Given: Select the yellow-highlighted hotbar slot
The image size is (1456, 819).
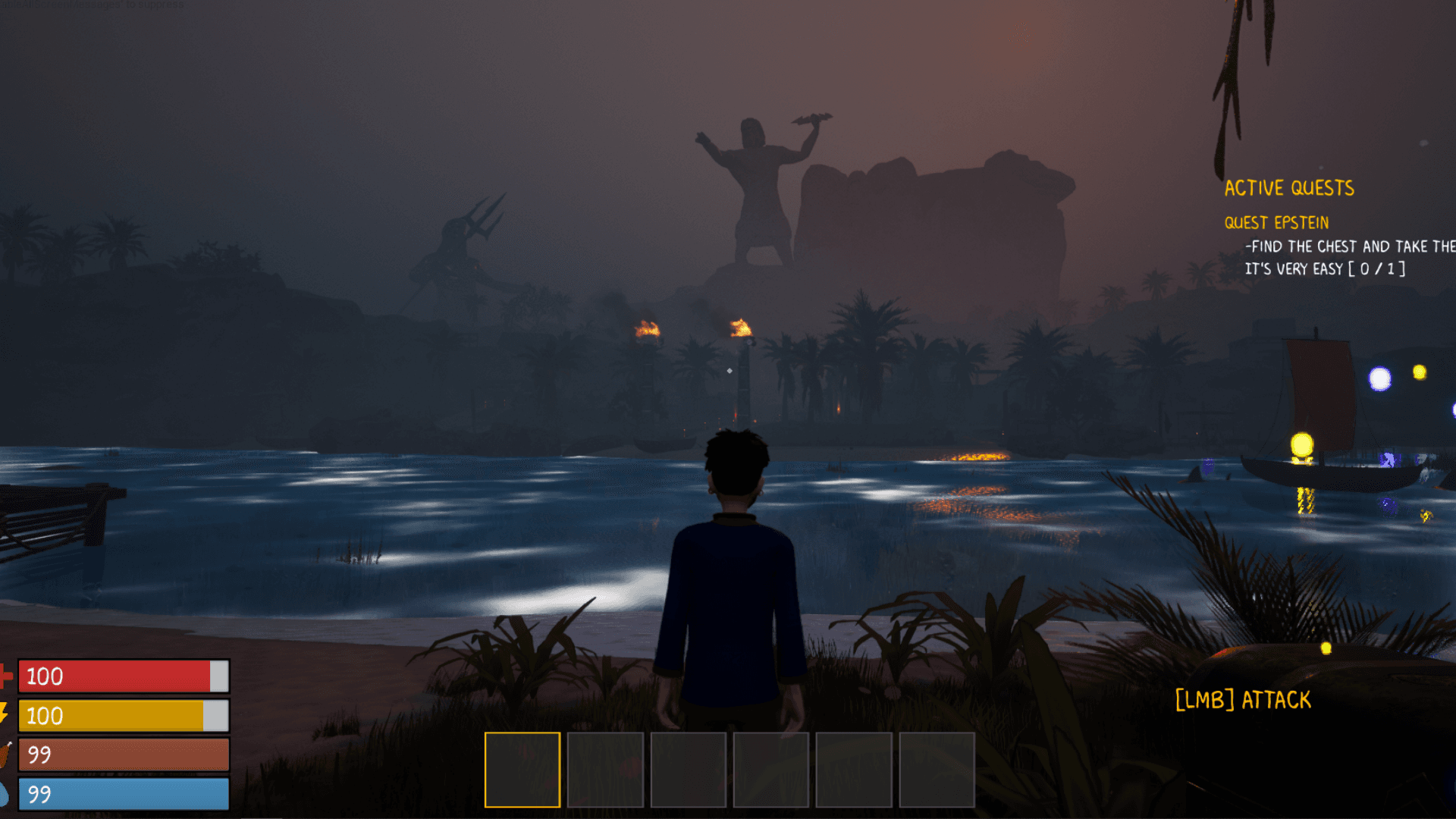Looking at the screenshot, I should pyautogui.click(x=522, y=770).
